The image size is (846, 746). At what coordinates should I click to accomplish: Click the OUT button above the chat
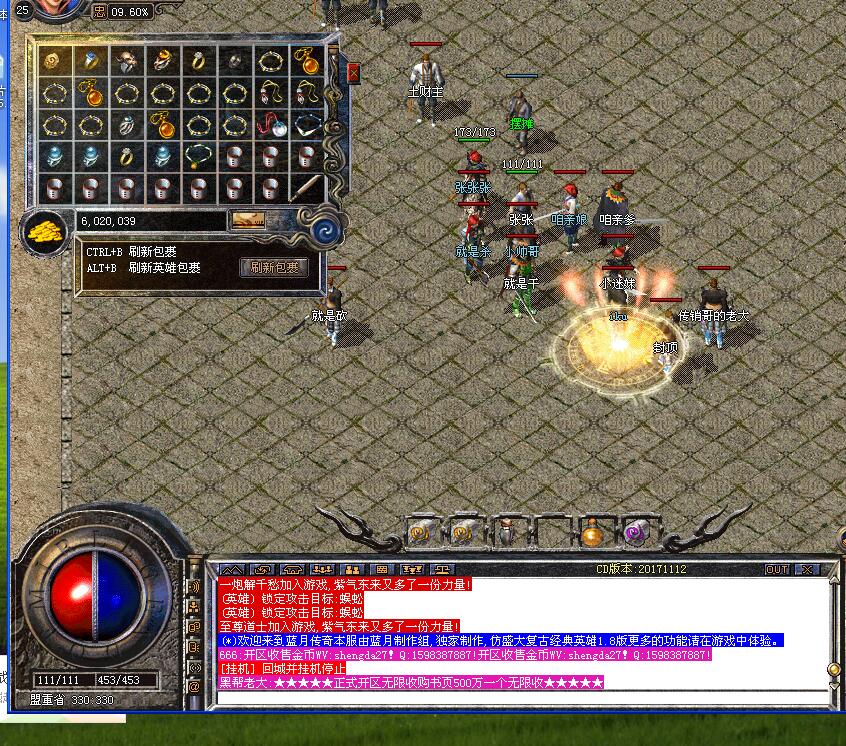click(x=777, y=569)
